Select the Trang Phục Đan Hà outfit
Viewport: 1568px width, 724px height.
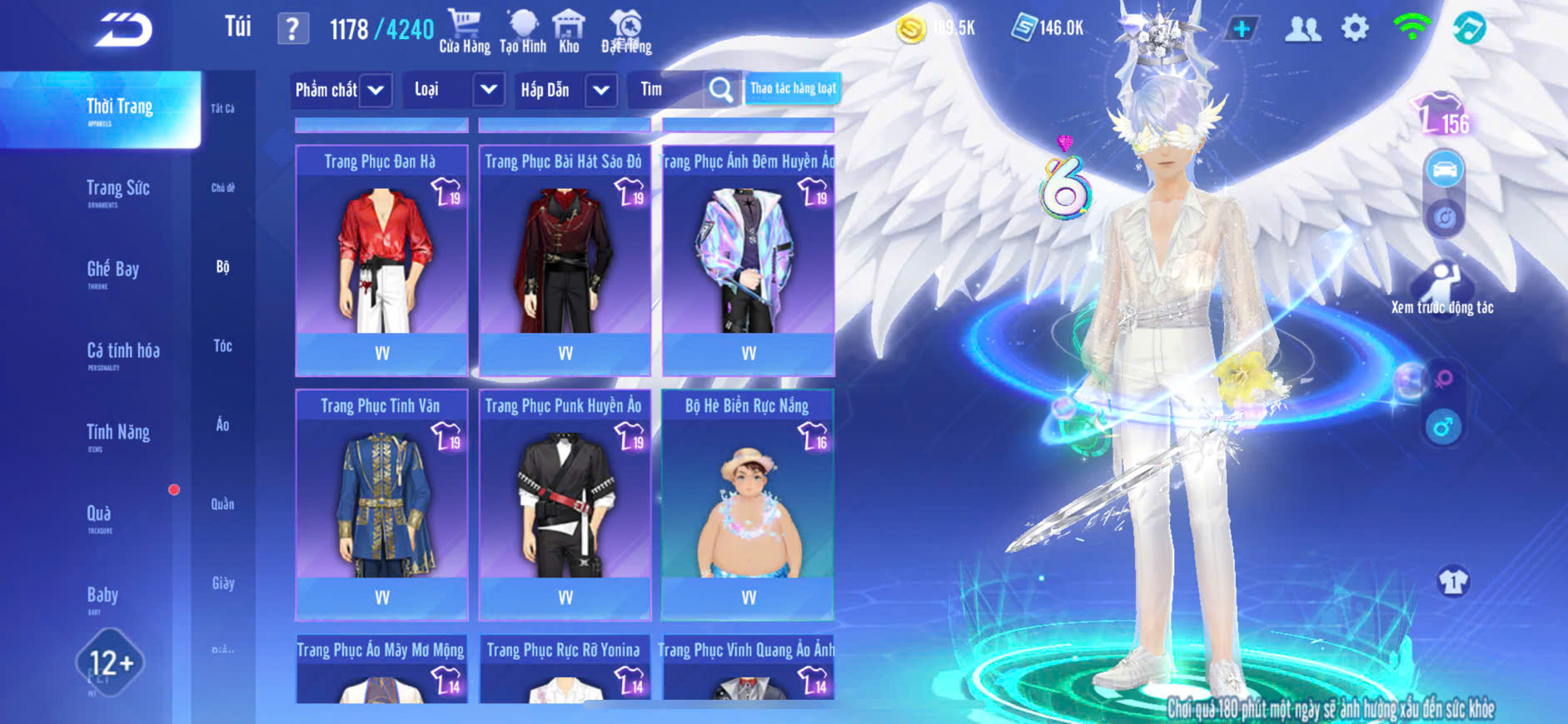[x=381, y=260]
